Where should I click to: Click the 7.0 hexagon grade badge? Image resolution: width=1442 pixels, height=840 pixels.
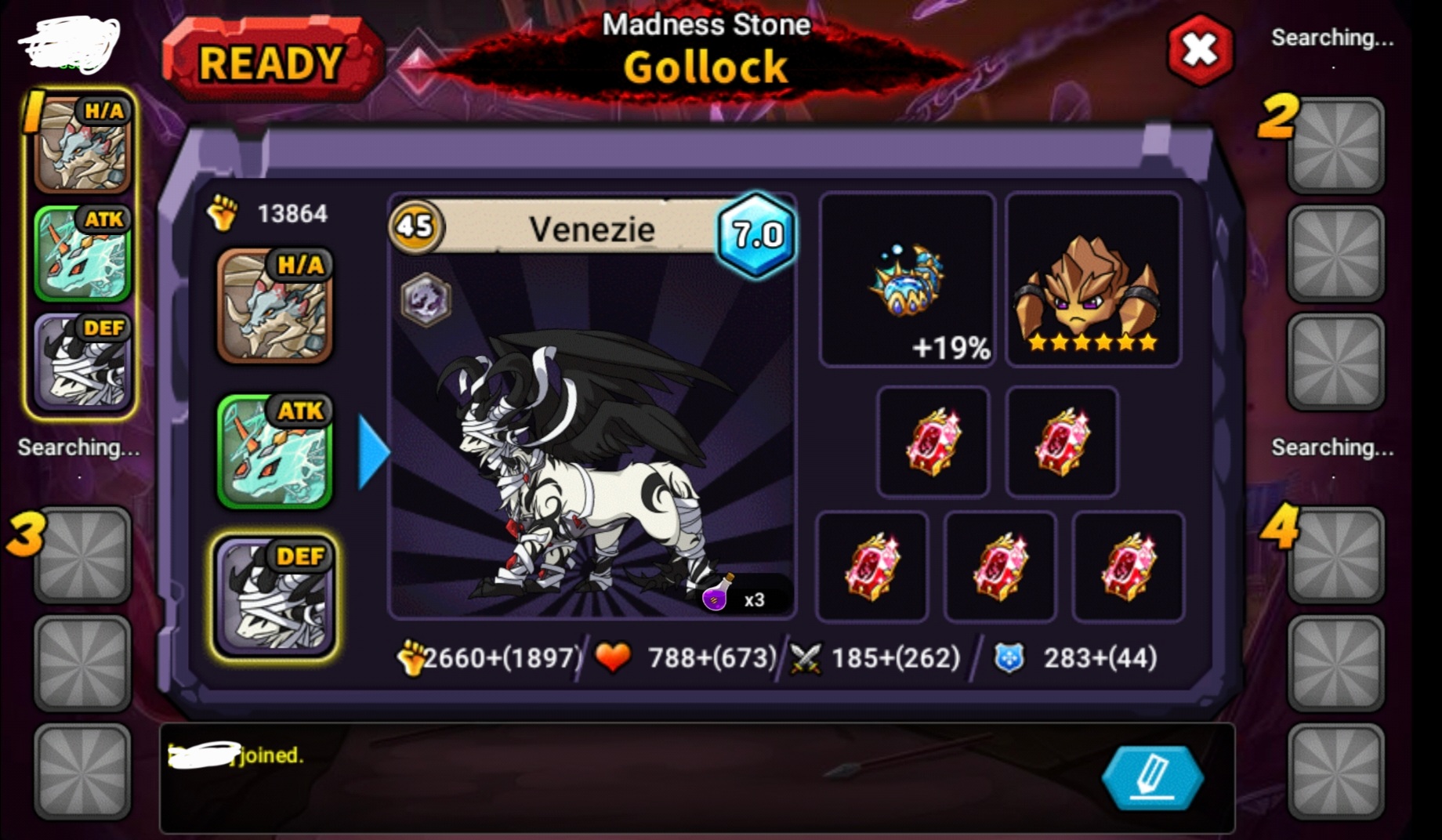coord(757,234)
